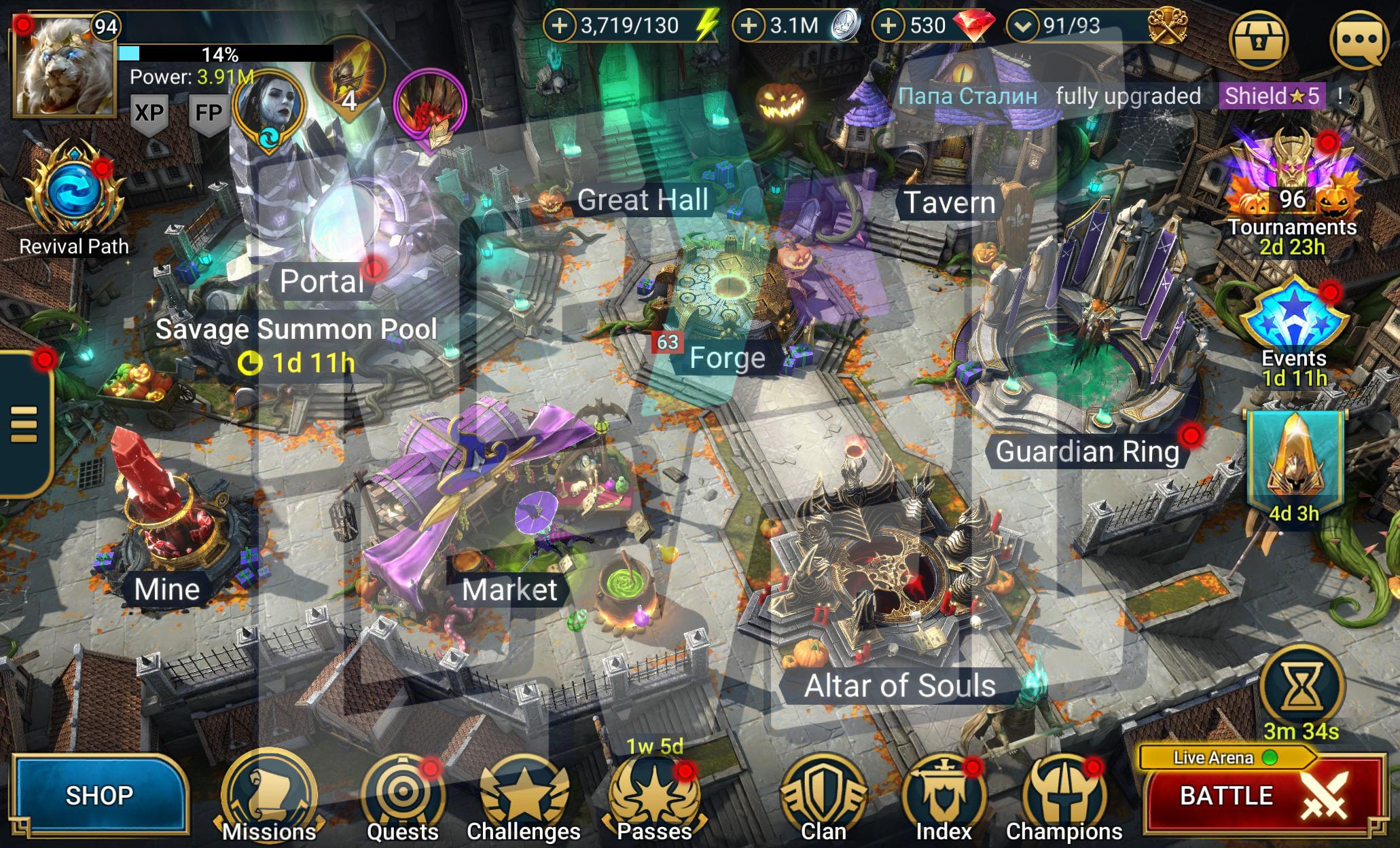Screen dimensions: 1400x848
Task: Expand the side menu with three bars
Action: (24, 424)
